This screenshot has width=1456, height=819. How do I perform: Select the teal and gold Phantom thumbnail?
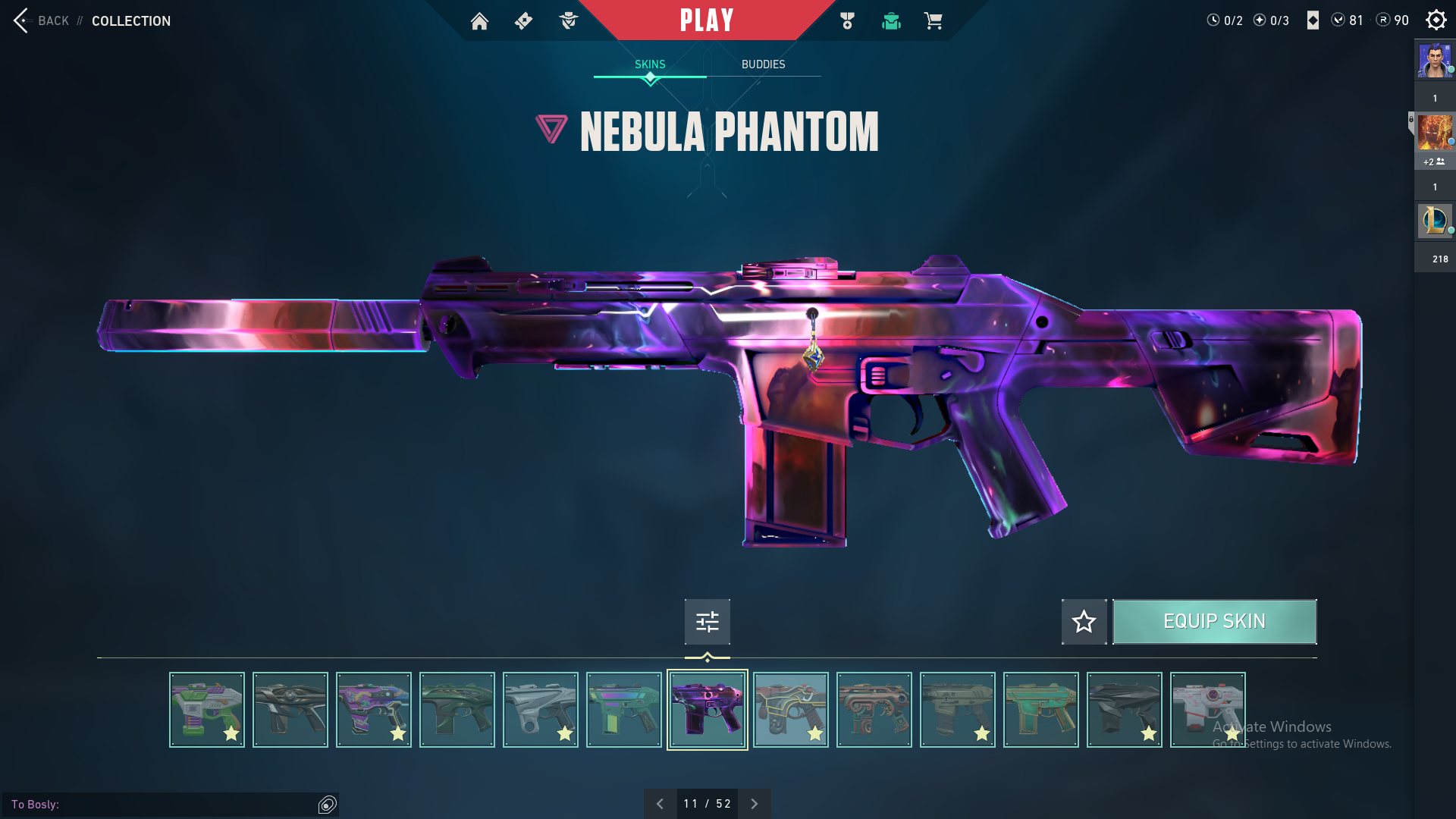[1040, 710]
